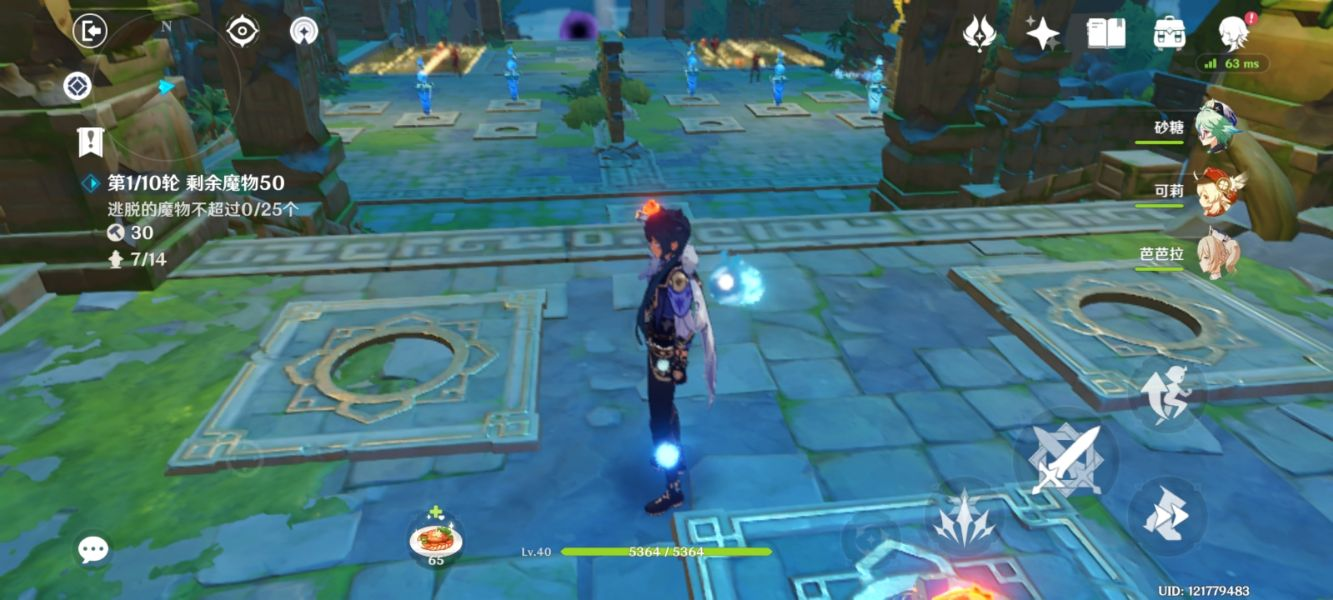Open the chat speech bubble
Image resolution: width=1333 pixels, height=600 pixels.
point(93,549)
